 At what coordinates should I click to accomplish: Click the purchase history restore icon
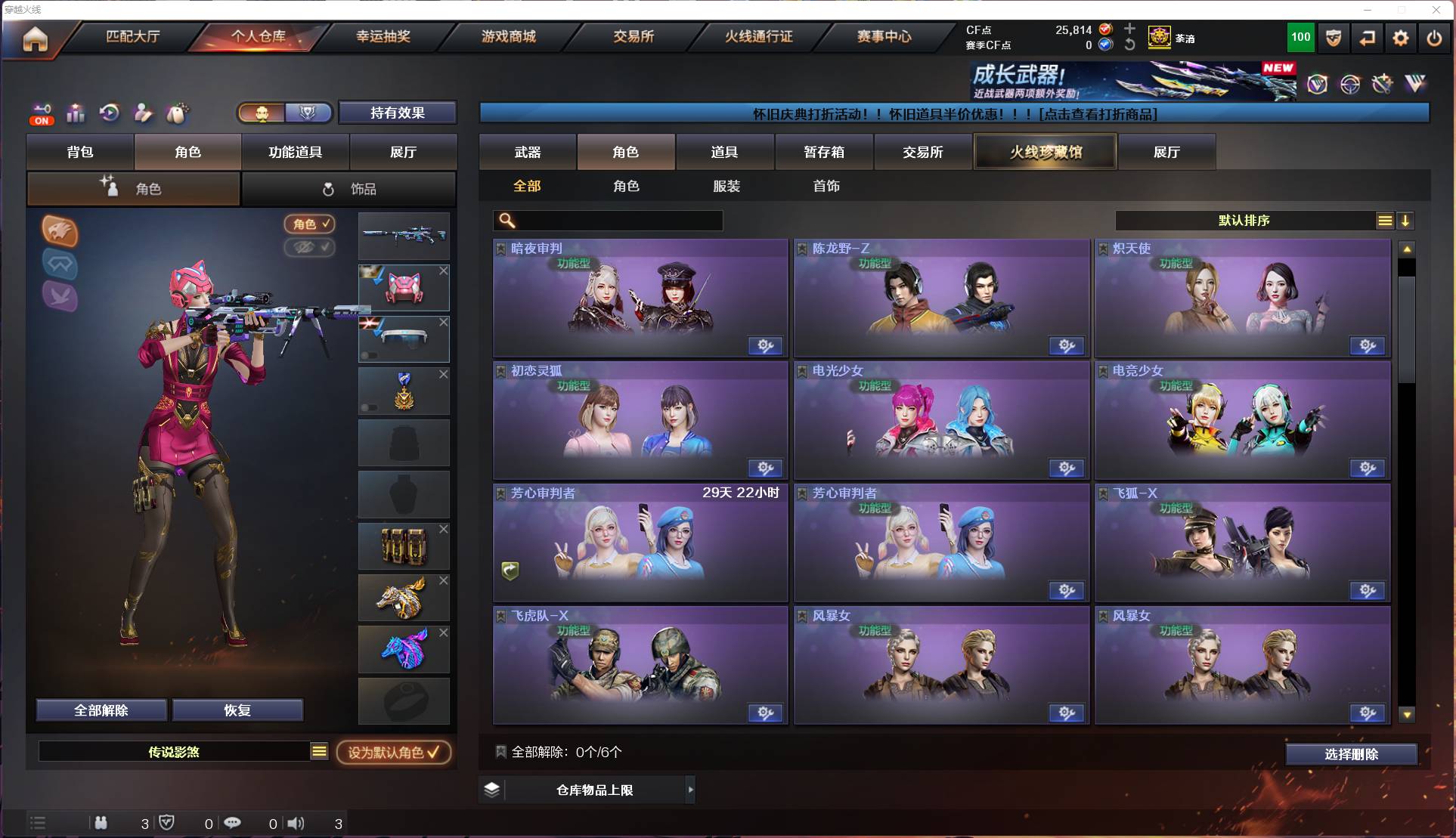tap(110, 113)
